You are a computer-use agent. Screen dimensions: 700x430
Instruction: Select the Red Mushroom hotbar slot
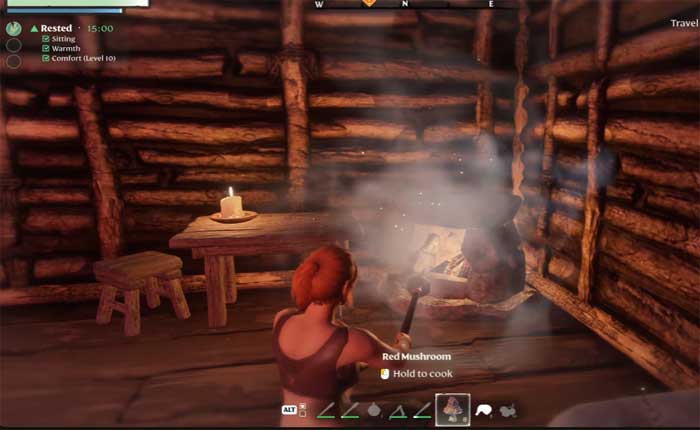[x=453, y=409]
